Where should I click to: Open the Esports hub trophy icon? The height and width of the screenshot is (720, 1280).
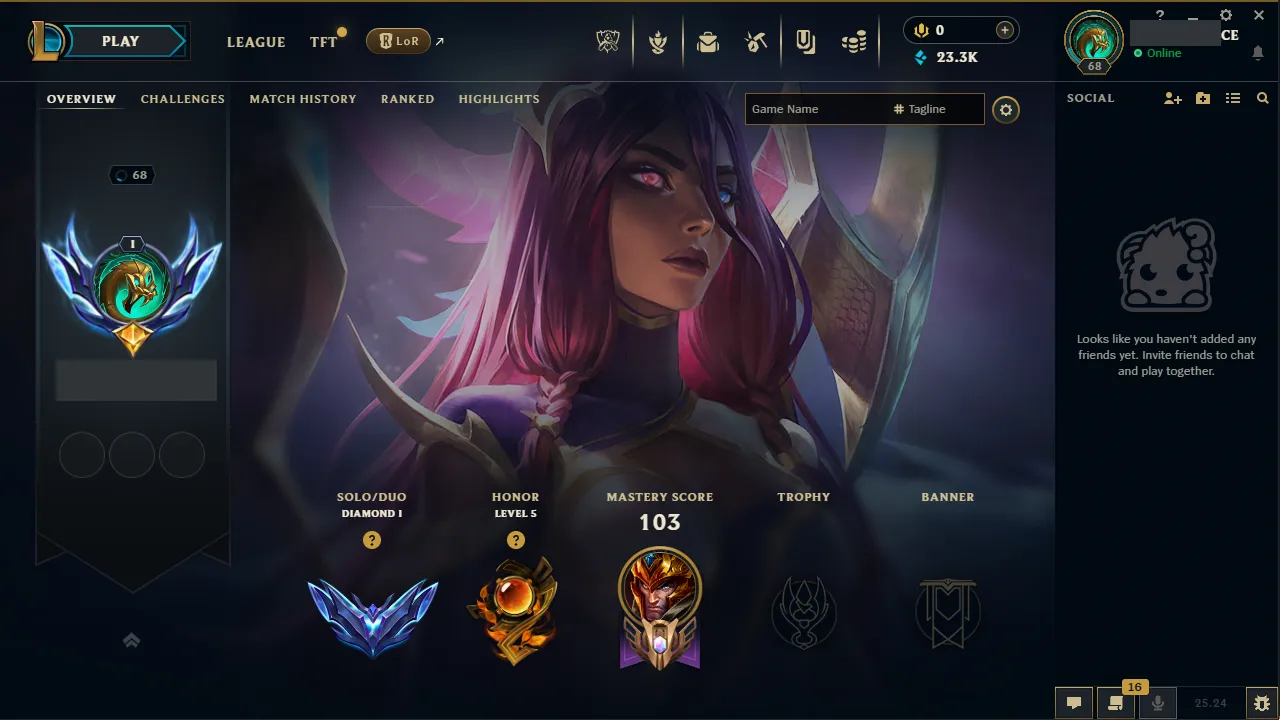(608, 41)
